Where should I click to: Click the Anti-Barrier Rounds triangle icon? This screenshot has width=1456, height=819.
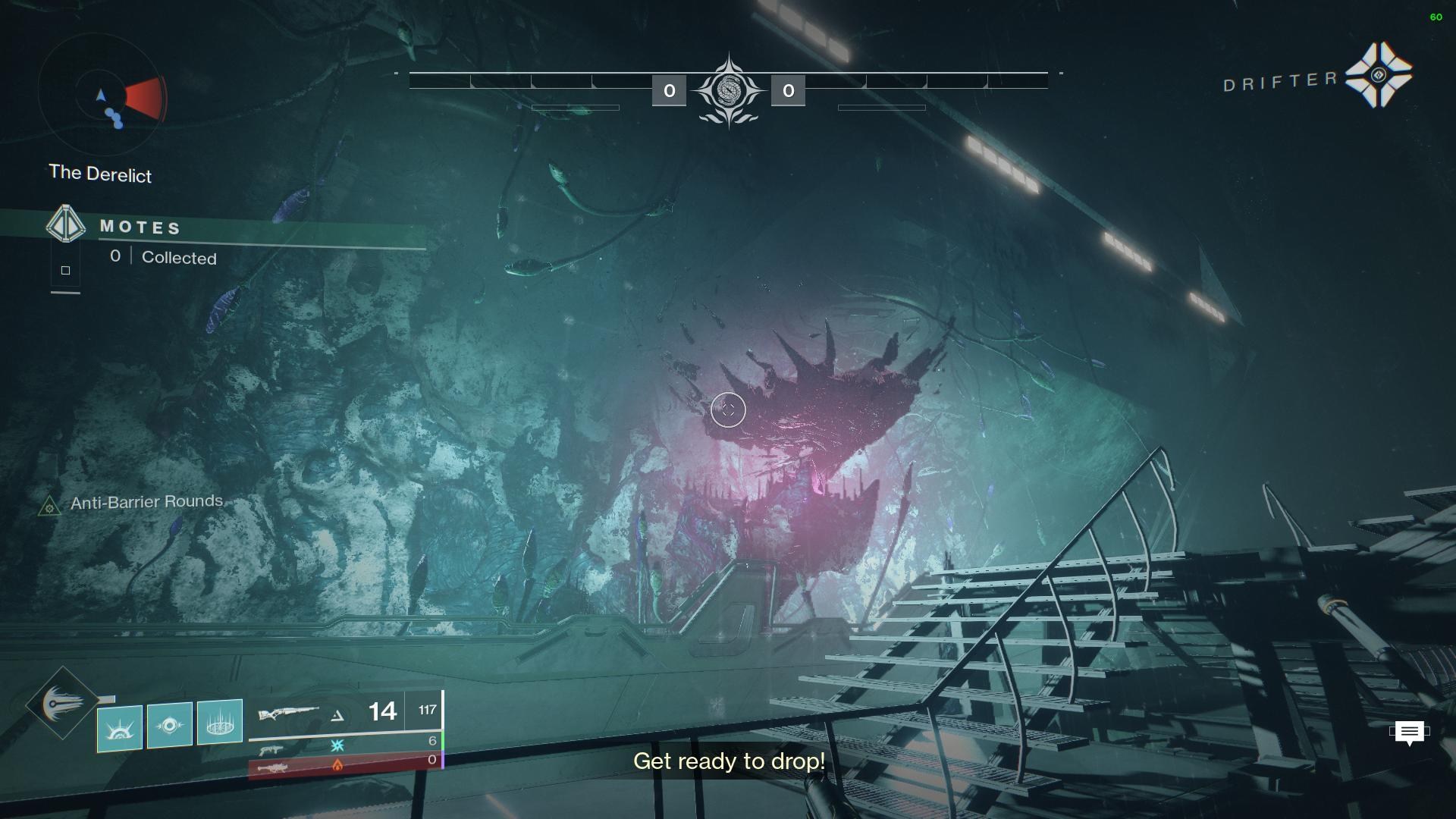49,506
